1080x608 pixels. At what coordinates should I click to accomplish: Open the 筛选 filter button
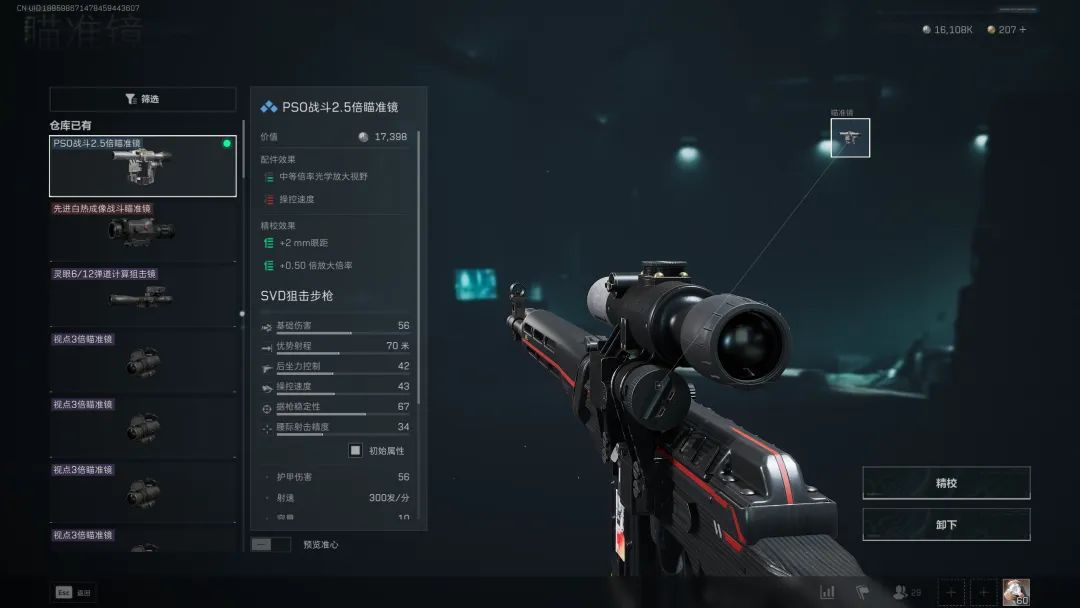coord(142,99)
